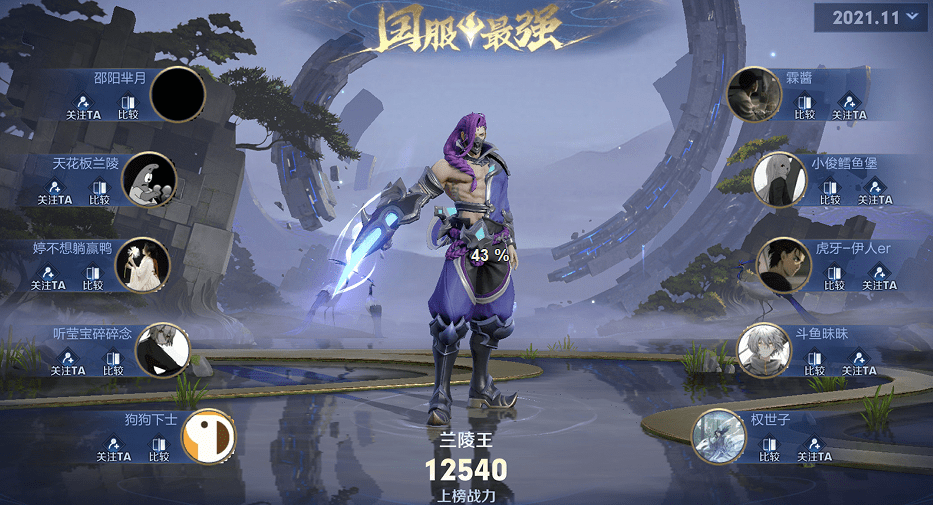Follow player 邵阳芈月
This screenshot has width=933, height=505.
[x=84, y=107]
